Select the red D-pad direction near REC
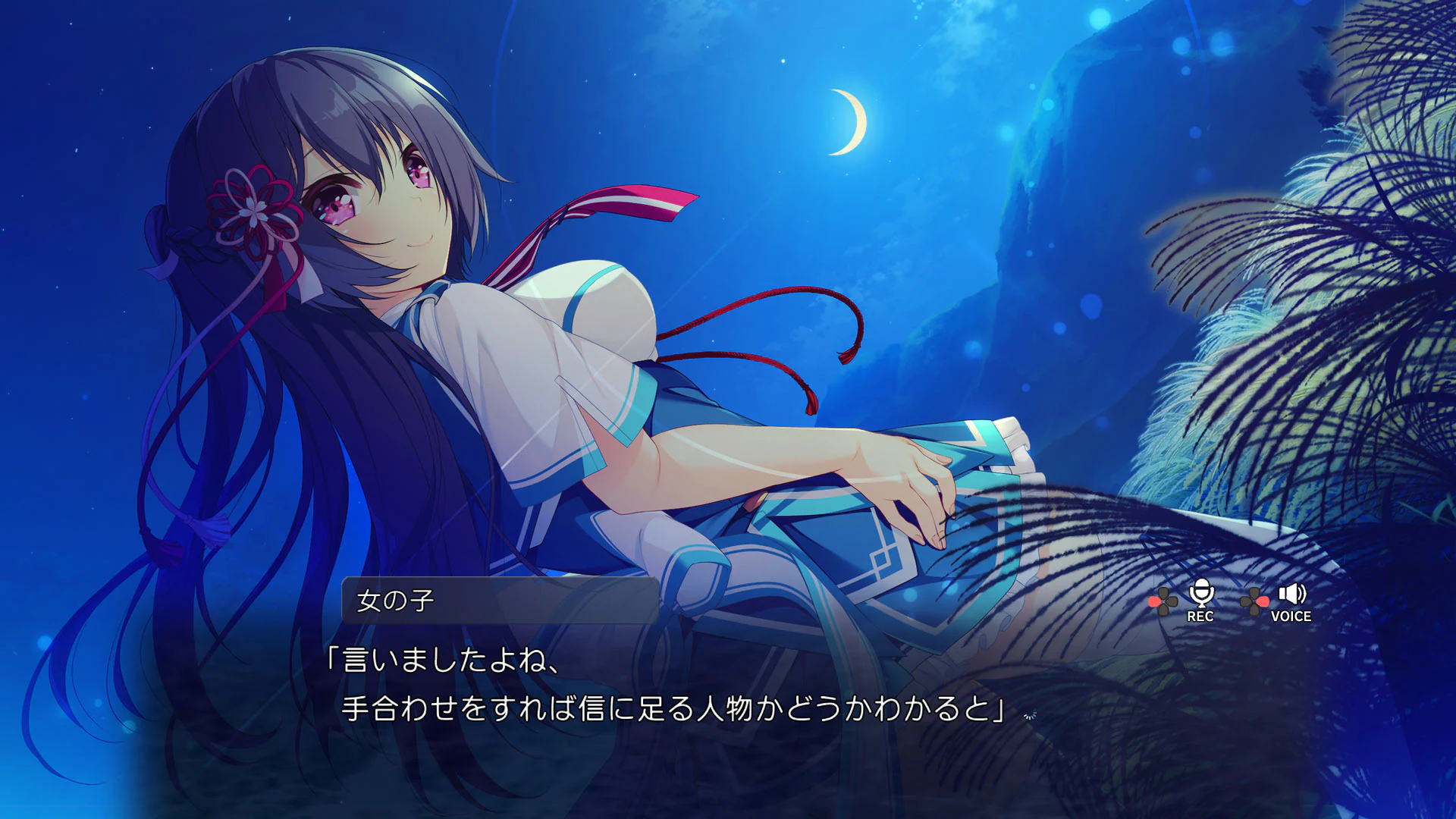This screenshot has width=1456, height=819. [x=1154, y=601]
